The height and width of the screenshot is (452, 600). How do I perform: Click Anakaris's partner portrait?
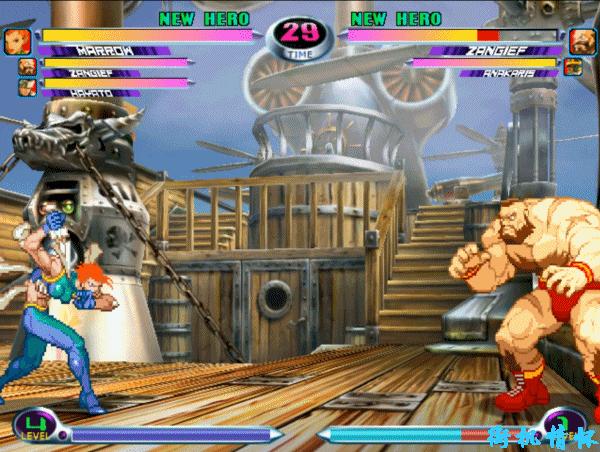pos(574,68)
